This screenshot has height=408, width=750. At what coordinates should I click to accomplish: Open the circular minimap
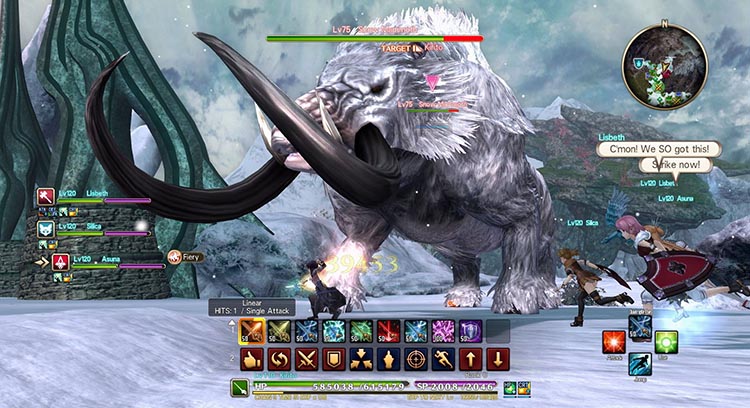click(x=663, y=65)
